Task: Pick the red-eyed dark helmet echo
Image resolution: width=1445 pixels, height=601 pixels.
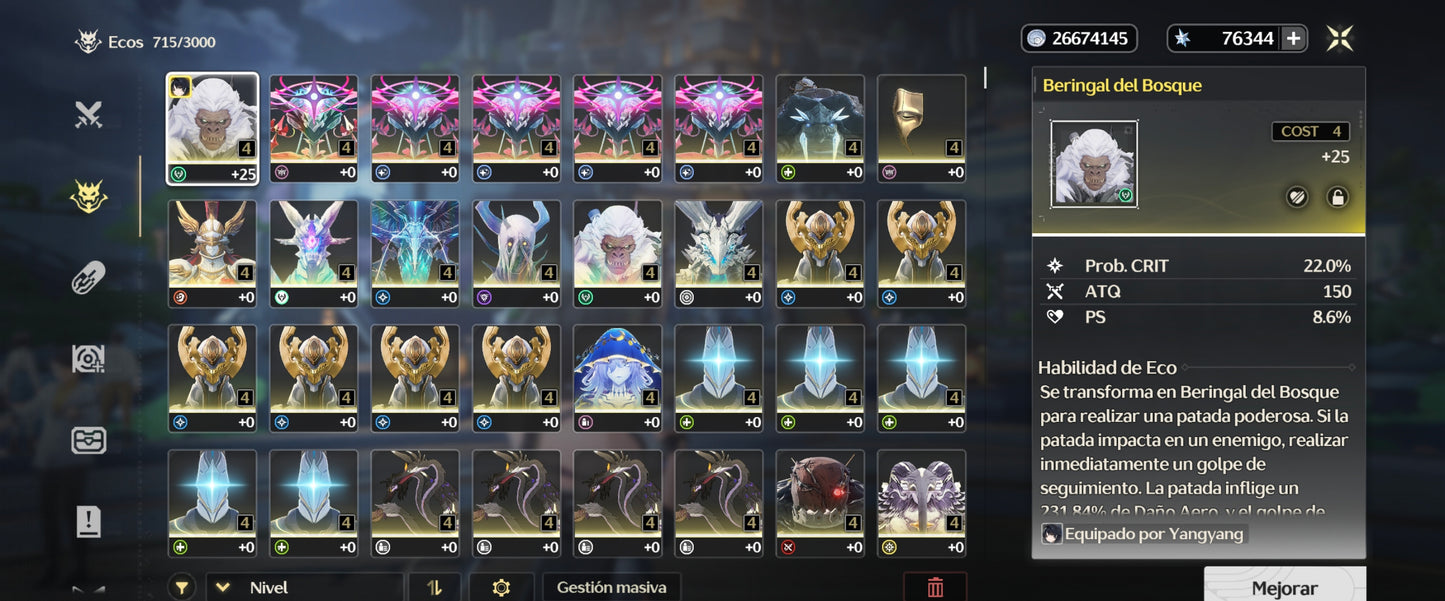Action: (x=820, y=503)
